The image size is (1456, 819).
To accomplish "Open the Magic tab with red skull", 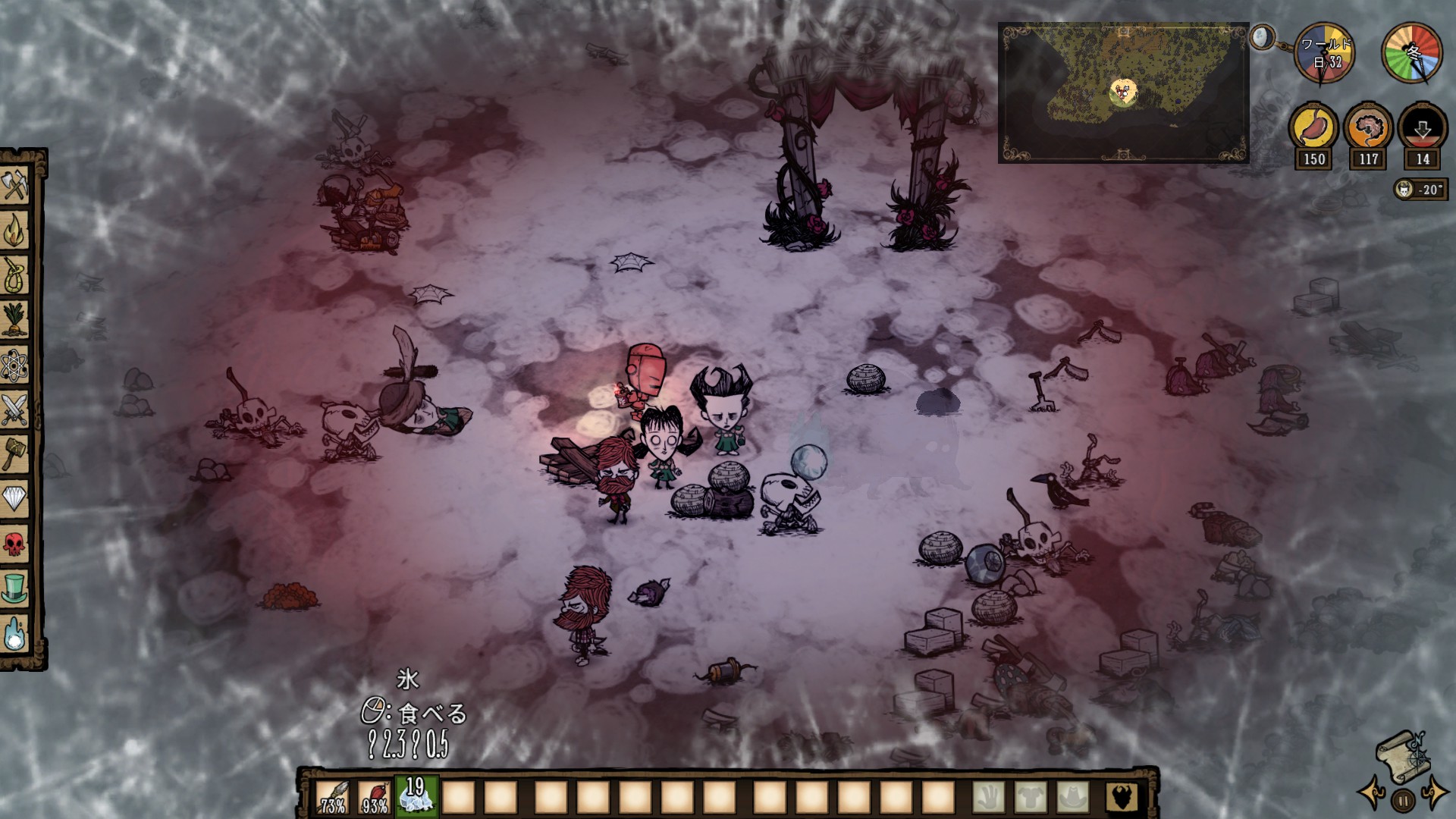I will 15,544.
